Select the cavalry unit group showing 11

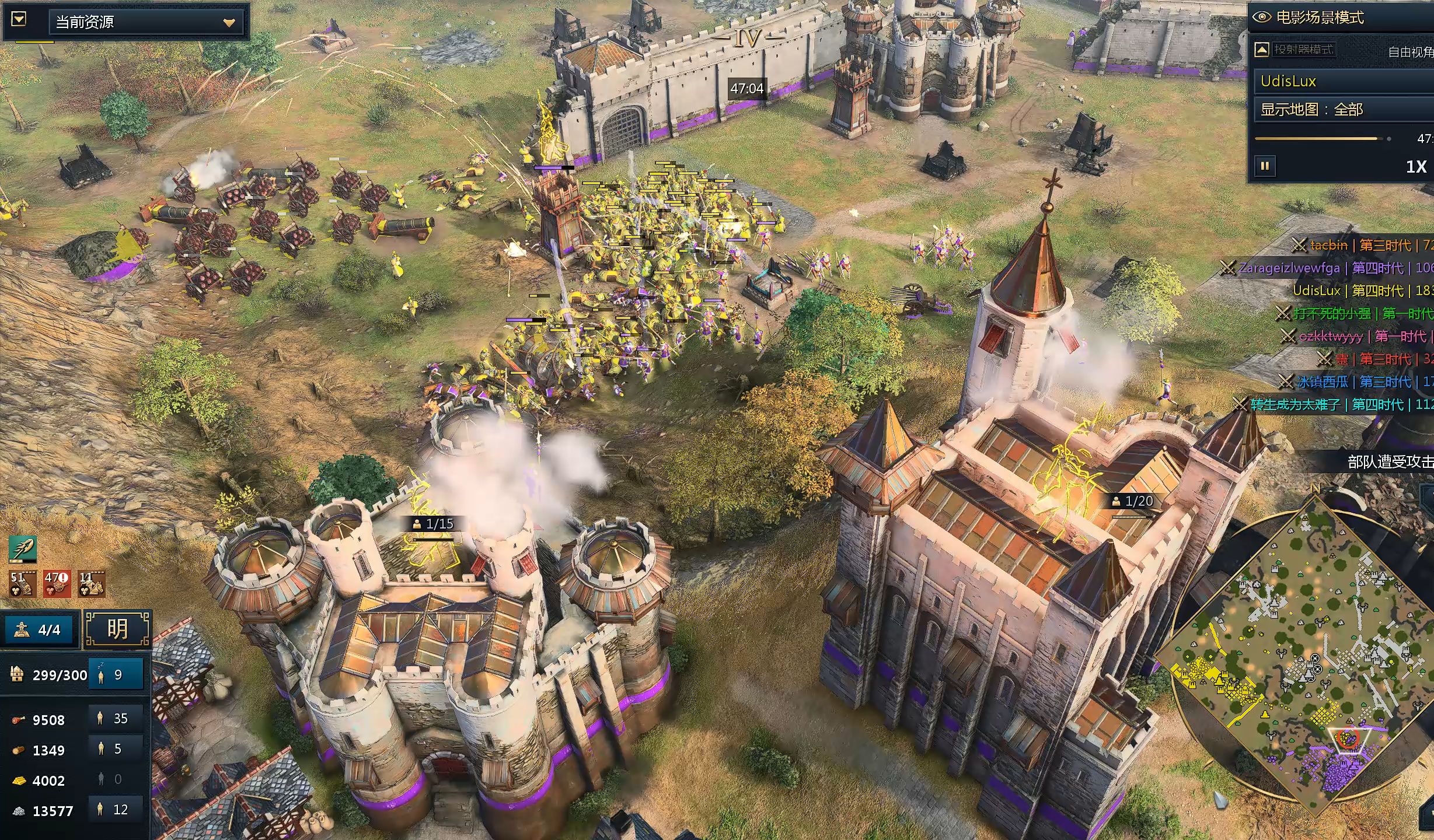pyautogui.click(x=92, y=584)
